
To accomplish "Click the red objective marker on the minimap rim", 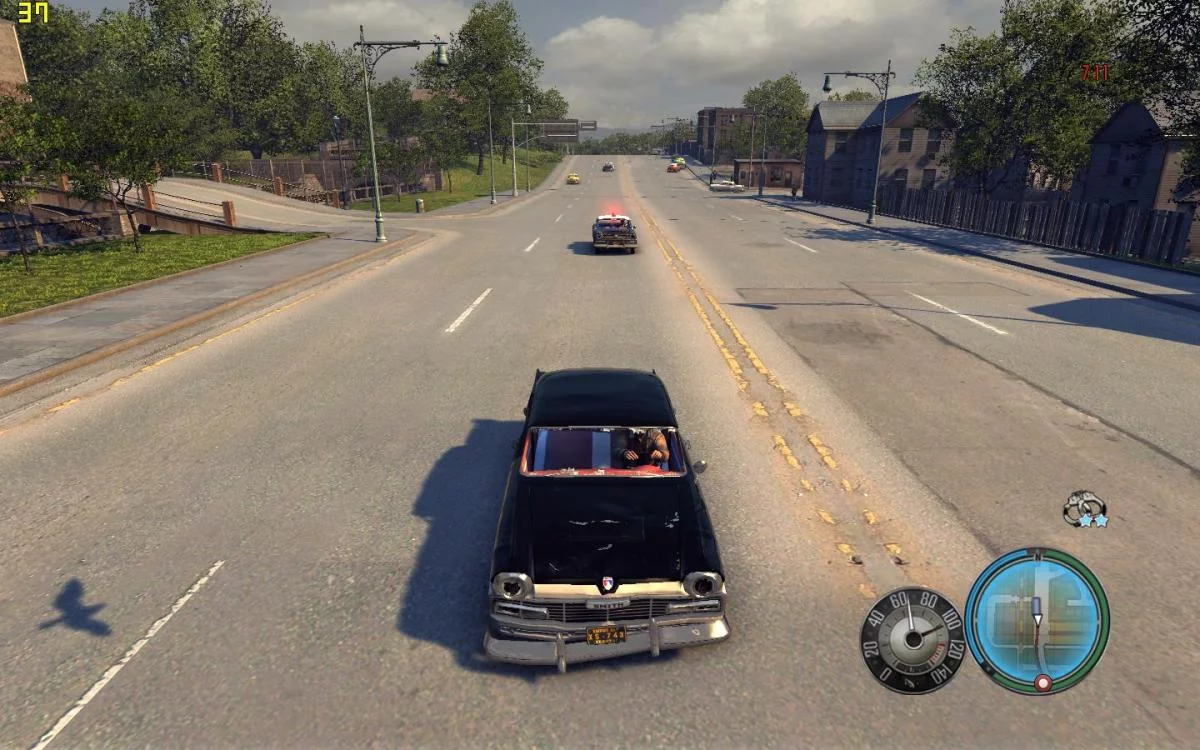I will point(1043,683).
